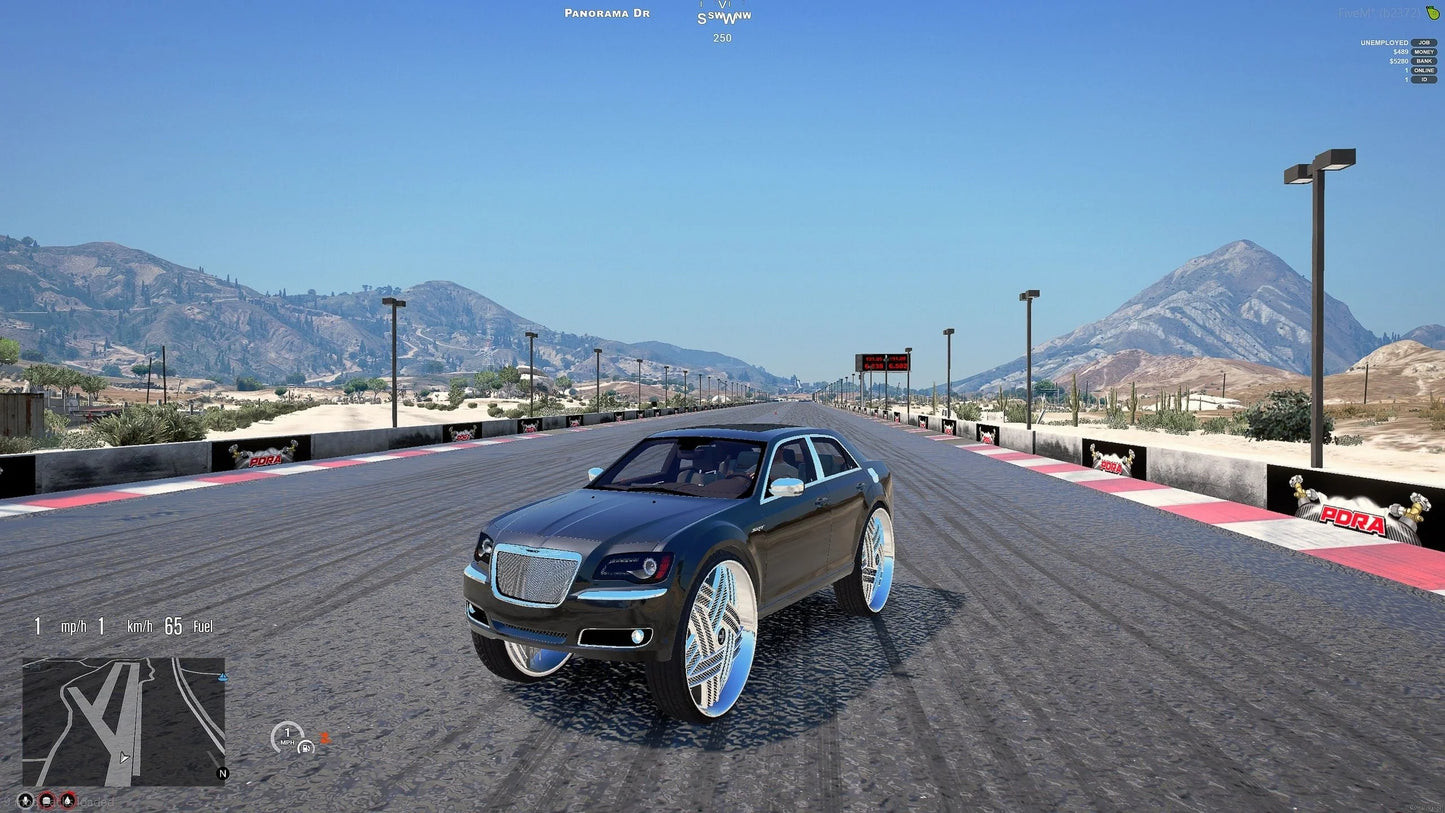Screen dimensions: 1445x813
Task: Click the UNEMPLOYED job text
Action: (x=1384, y=43)
